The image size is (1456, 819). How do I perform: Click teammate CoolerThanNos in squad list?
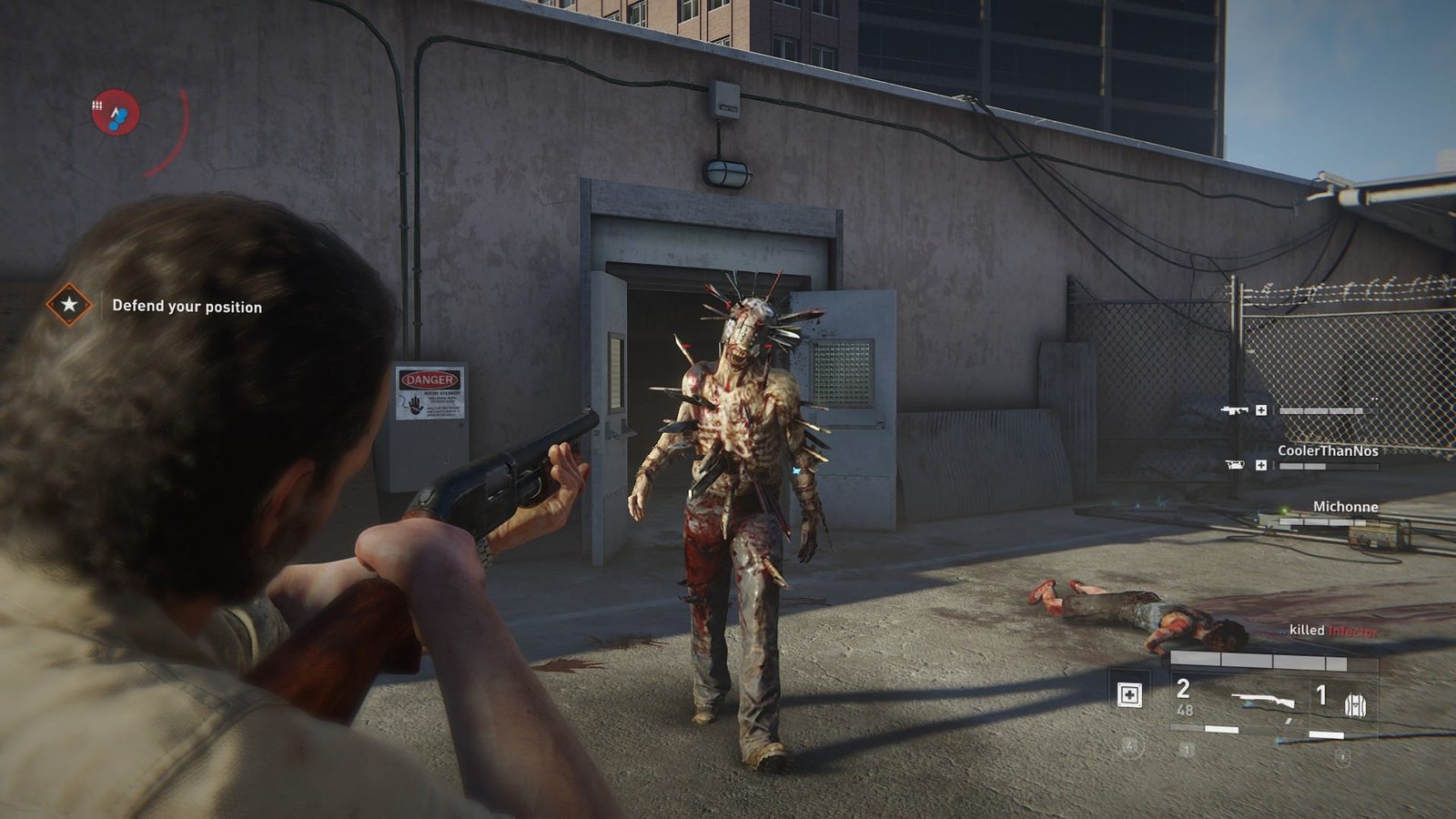click(1327, 450)
